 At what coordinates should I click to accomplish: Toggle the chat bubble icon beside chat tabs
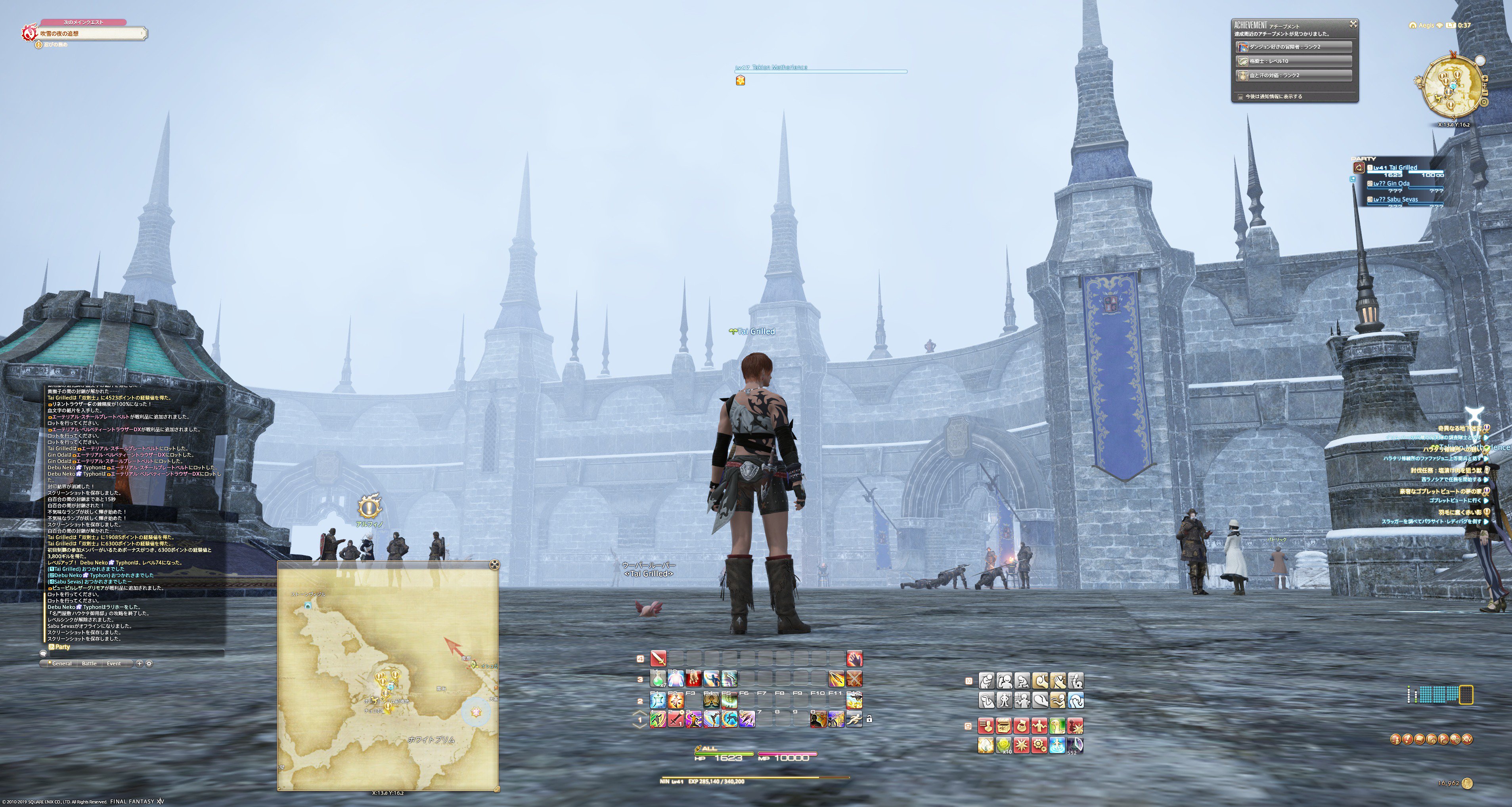[44, 655]
